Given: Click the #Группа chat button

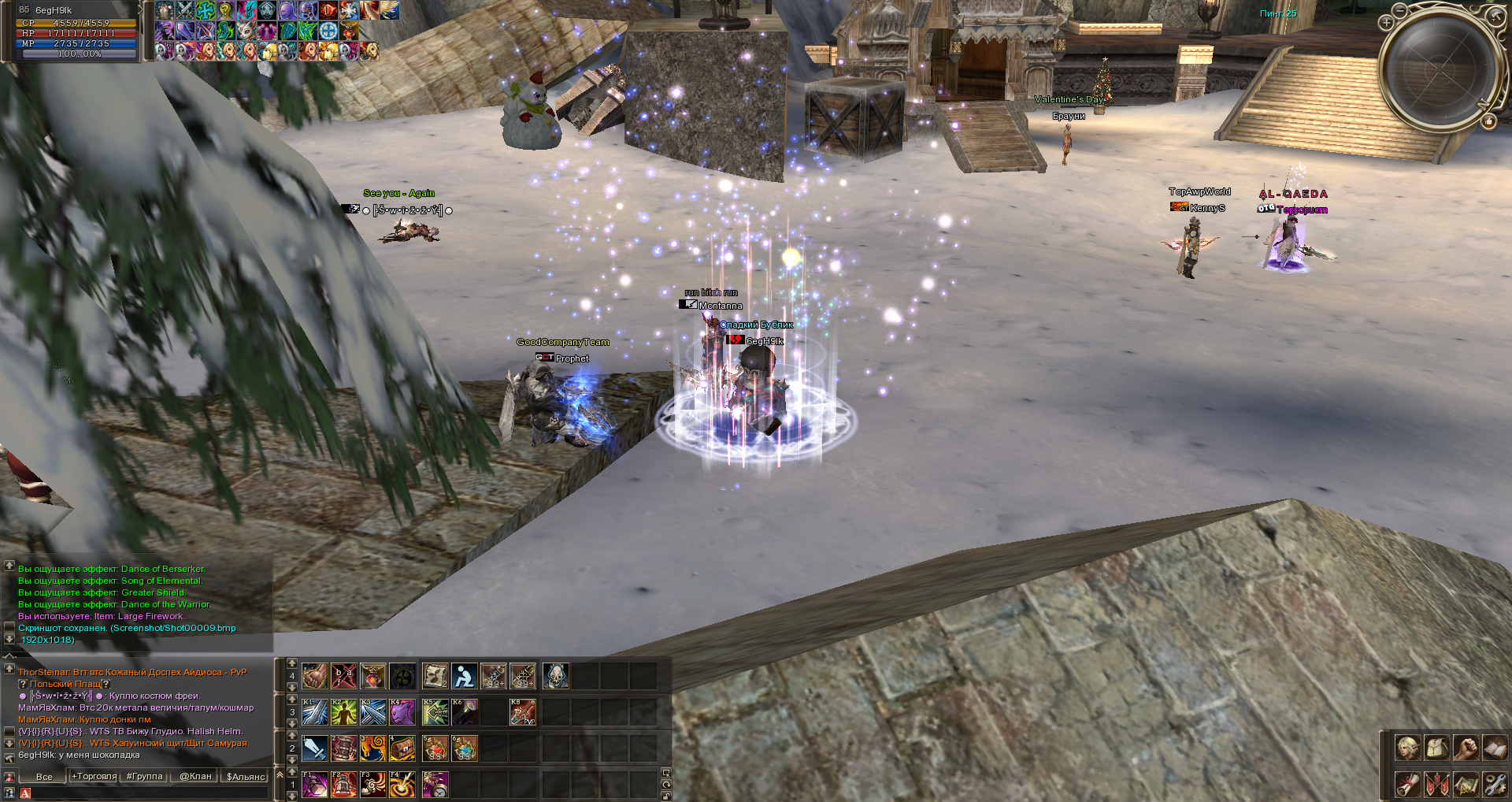Looking at the screenshot, I should (145, 776).
